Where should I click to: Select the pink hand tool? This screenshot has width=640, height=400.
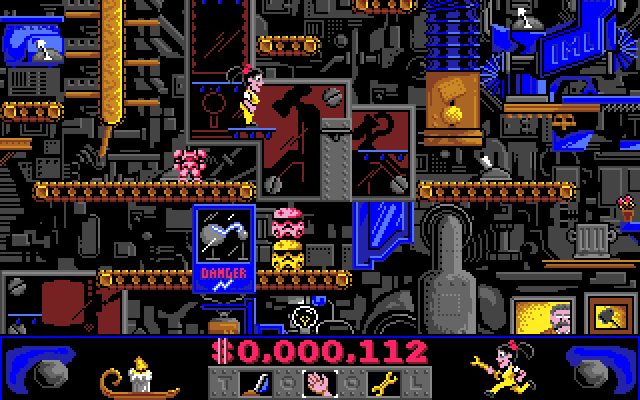[319, 381]
